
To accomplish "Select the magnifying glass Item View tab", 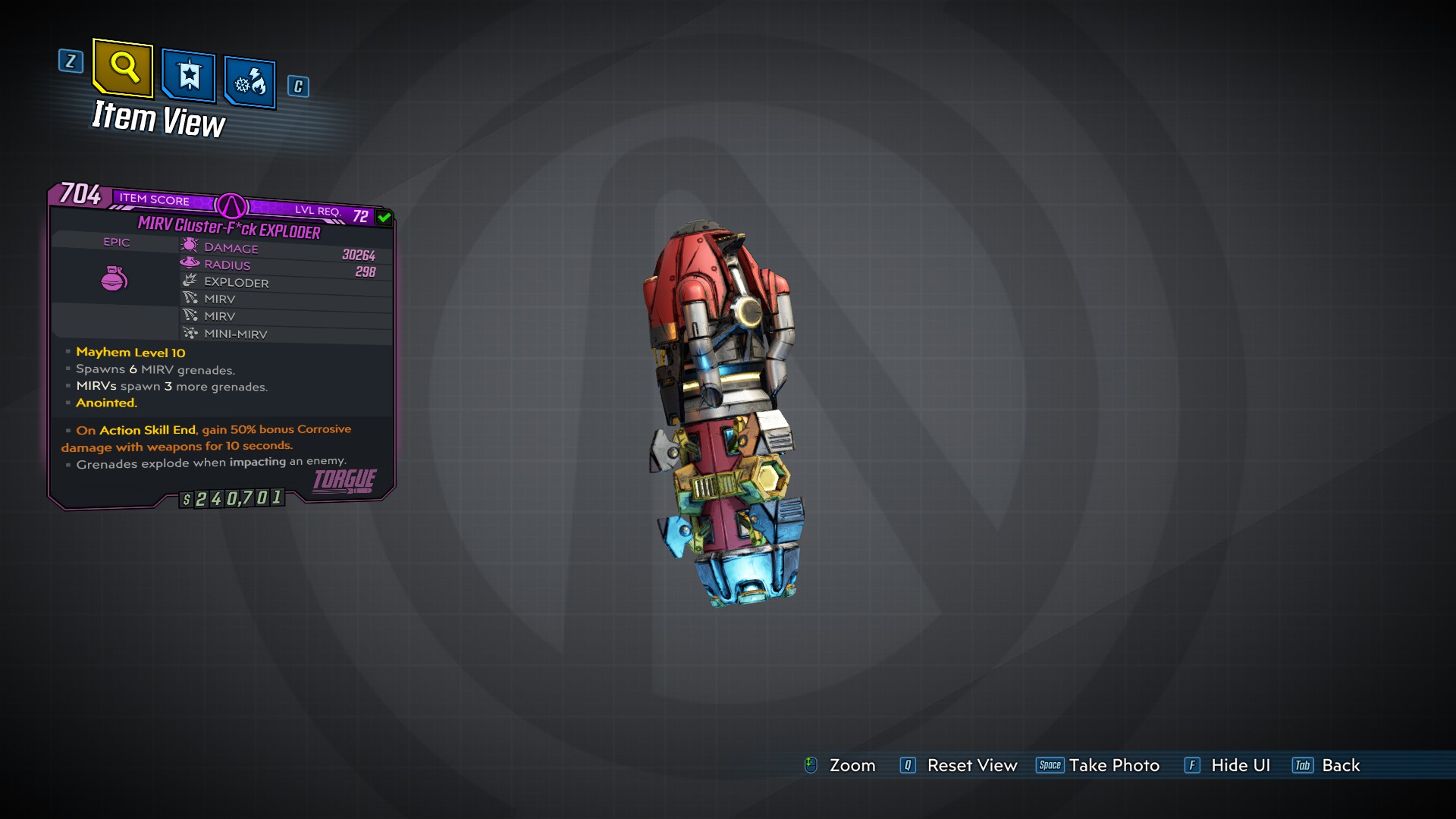I will click(123, 68).
